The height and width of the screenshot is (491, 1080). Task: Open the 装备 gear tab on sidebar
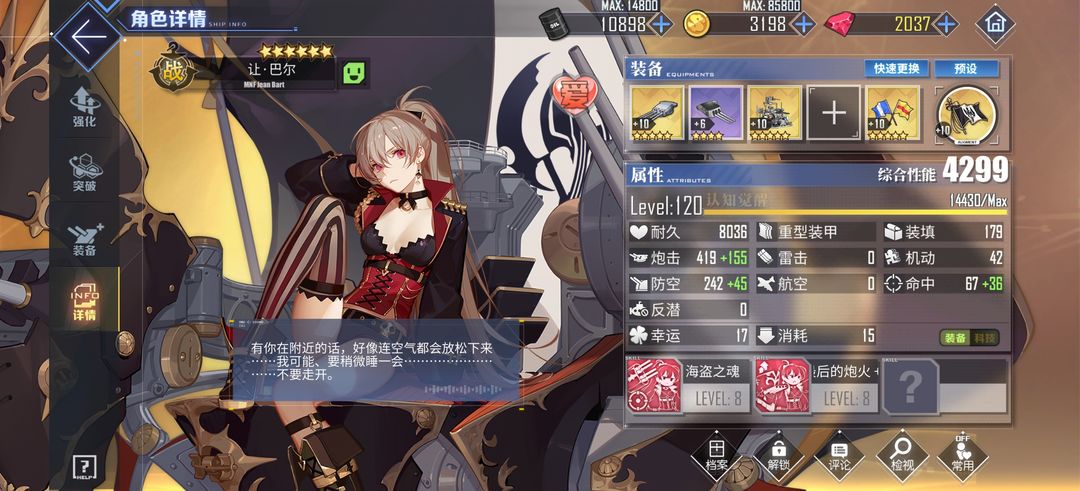[84, 237]
